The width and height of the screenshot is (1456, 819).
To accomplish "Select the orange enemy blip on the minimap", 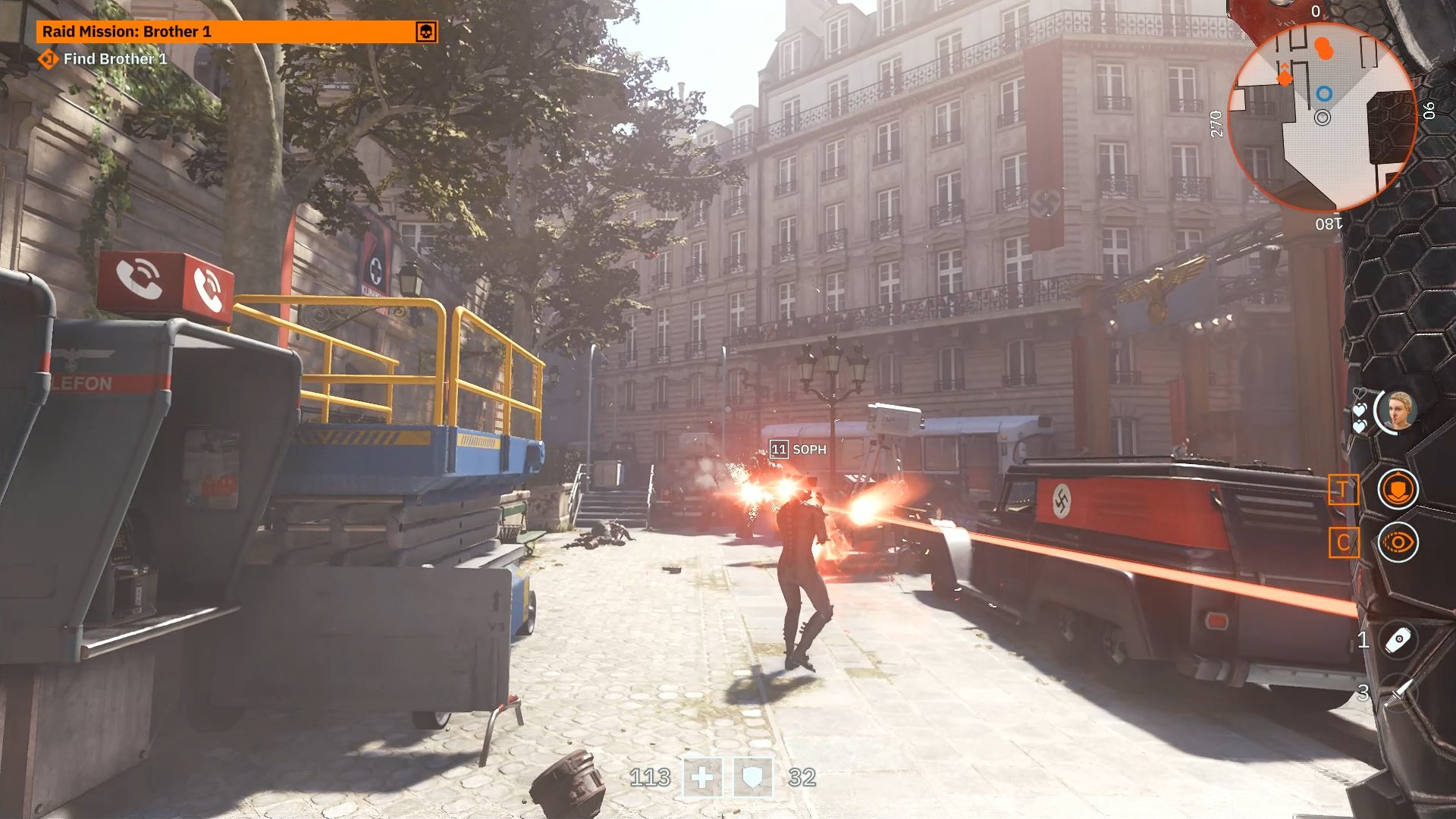I will [1324, 48].
